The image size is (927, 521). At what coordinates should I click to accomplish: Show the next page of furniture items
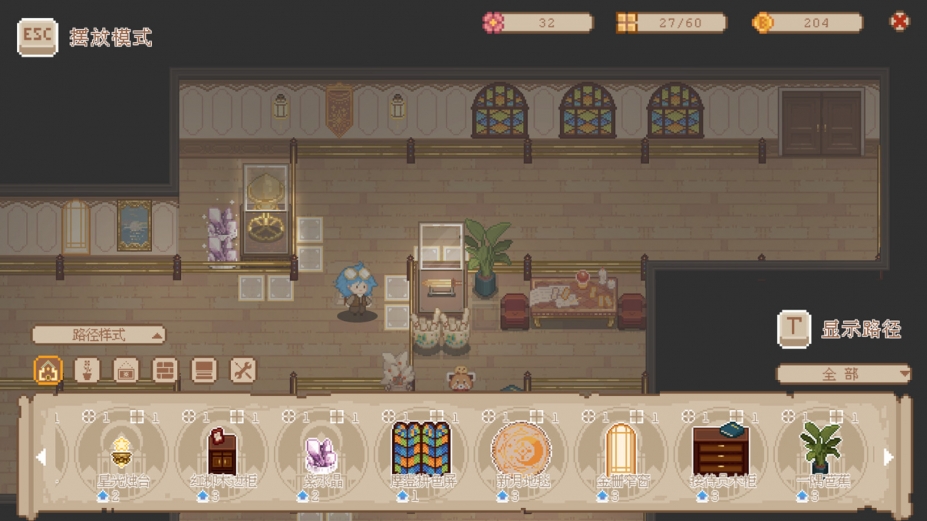tap(888, 457)
